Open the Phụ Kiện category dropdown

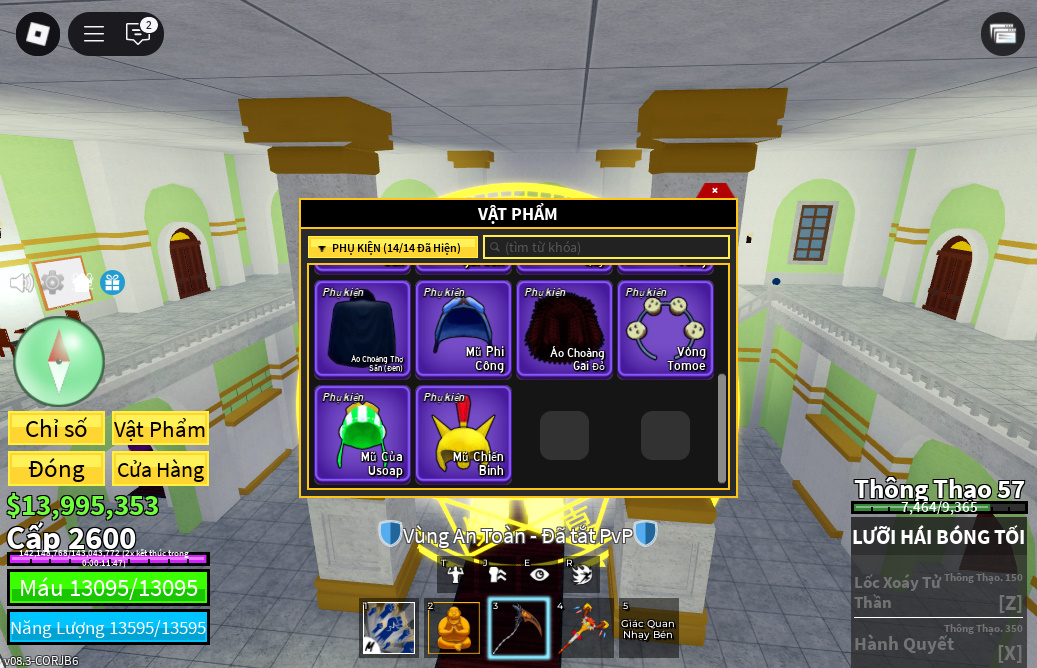click(x=392, y=248)
